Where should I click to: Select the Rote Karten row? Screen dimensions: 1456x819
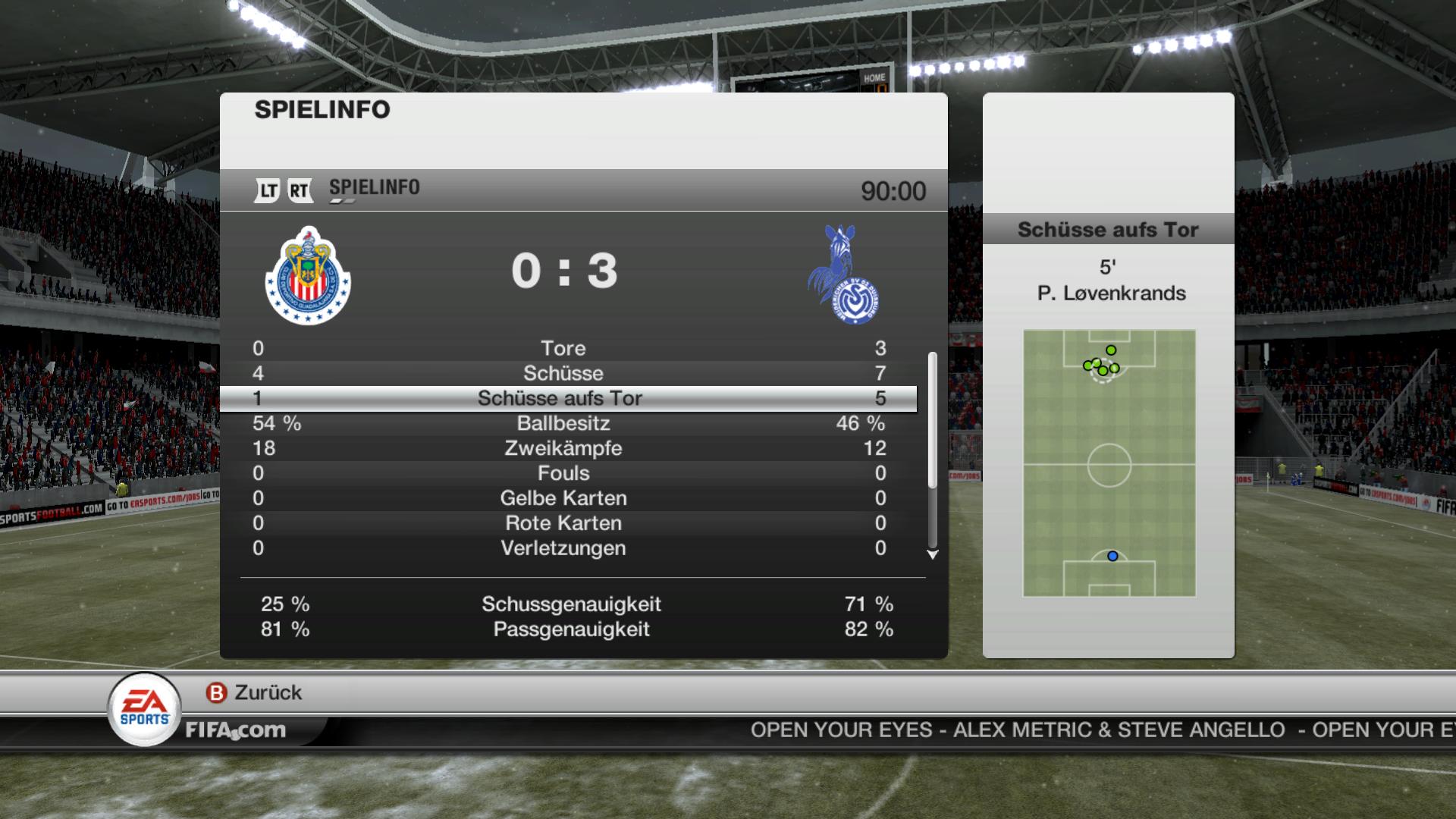[563, 523]
